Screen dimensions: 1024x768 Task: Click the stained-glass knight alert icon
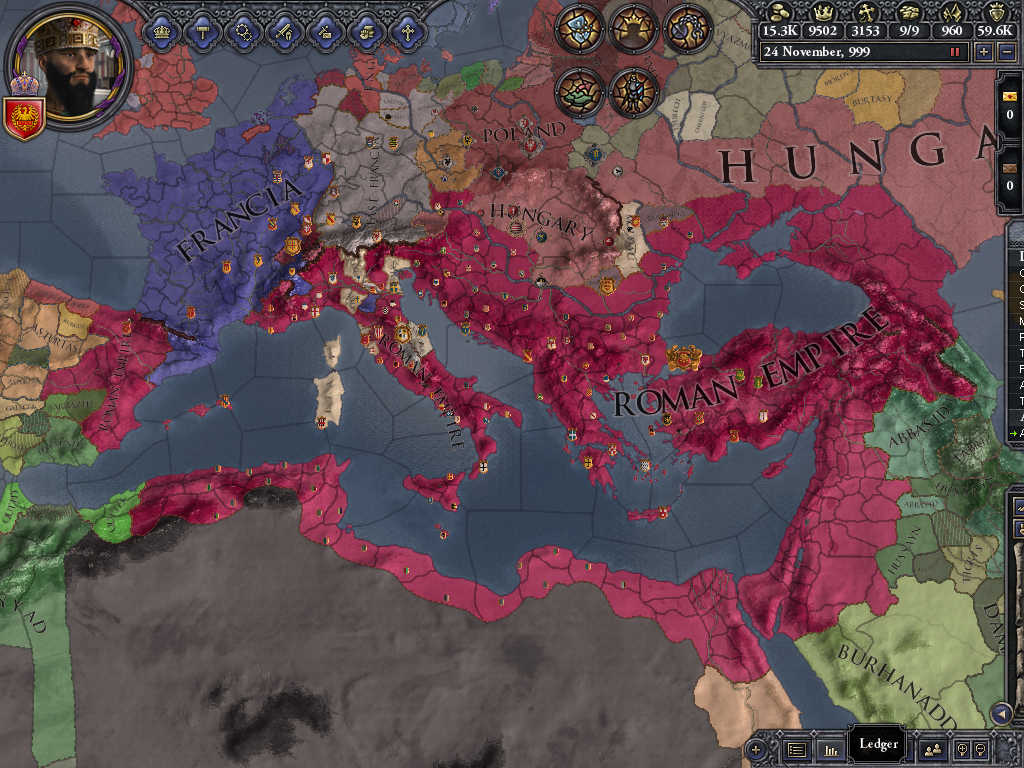coord(633,90)
